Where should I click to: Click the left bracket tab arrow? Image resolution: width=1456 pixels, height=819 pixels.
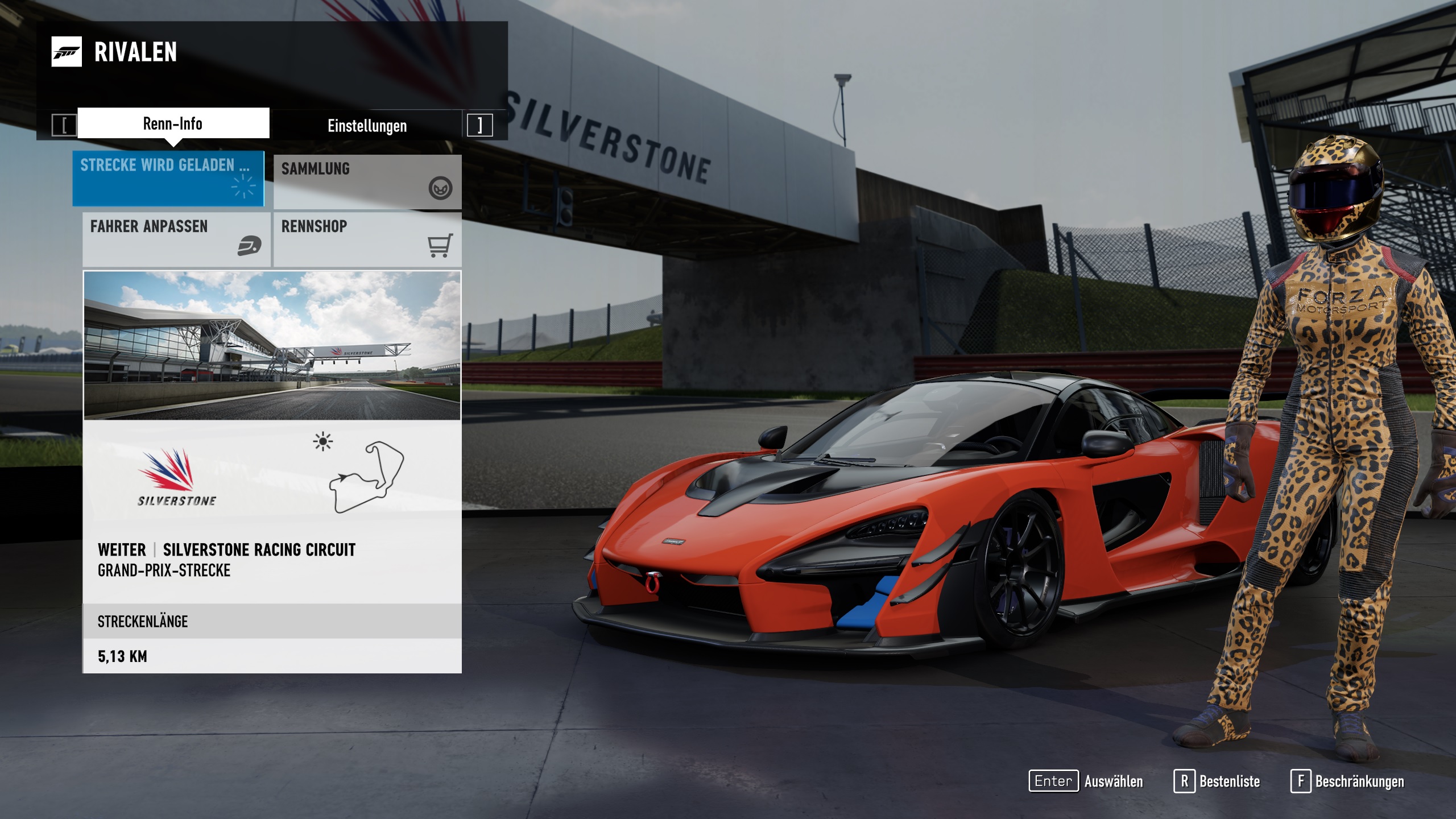64,125
